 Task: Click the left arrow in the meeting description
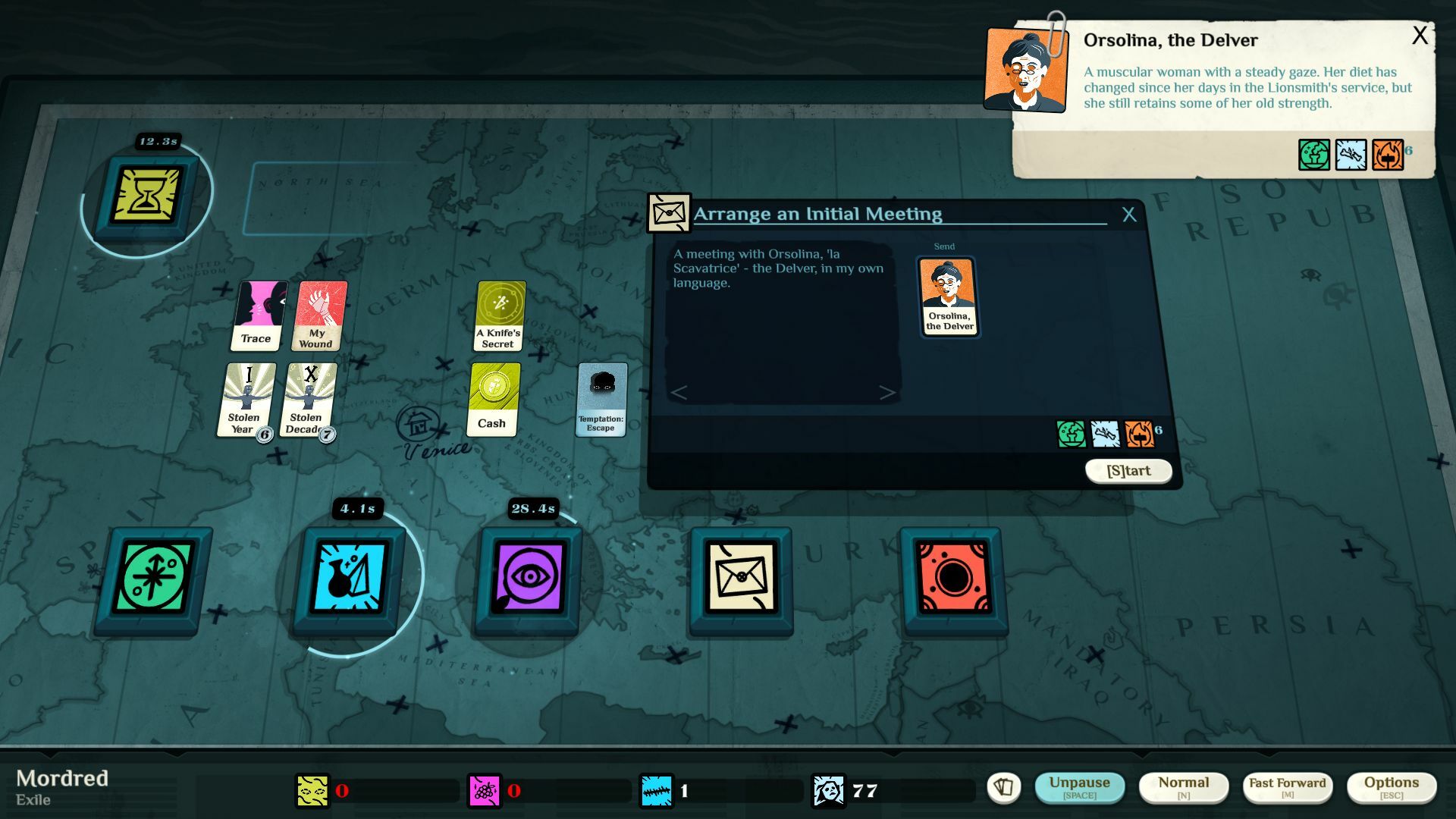coord(679,393)
